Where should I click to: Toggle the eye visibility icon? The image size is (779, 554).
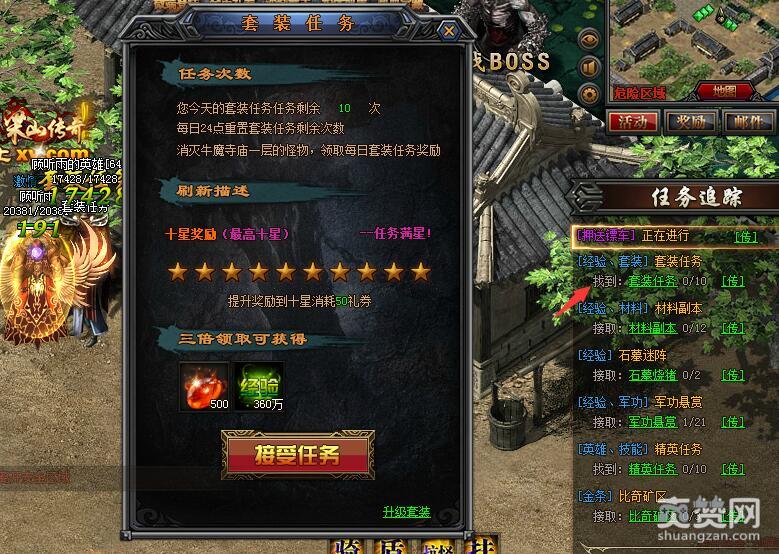[x=590, y=40]
